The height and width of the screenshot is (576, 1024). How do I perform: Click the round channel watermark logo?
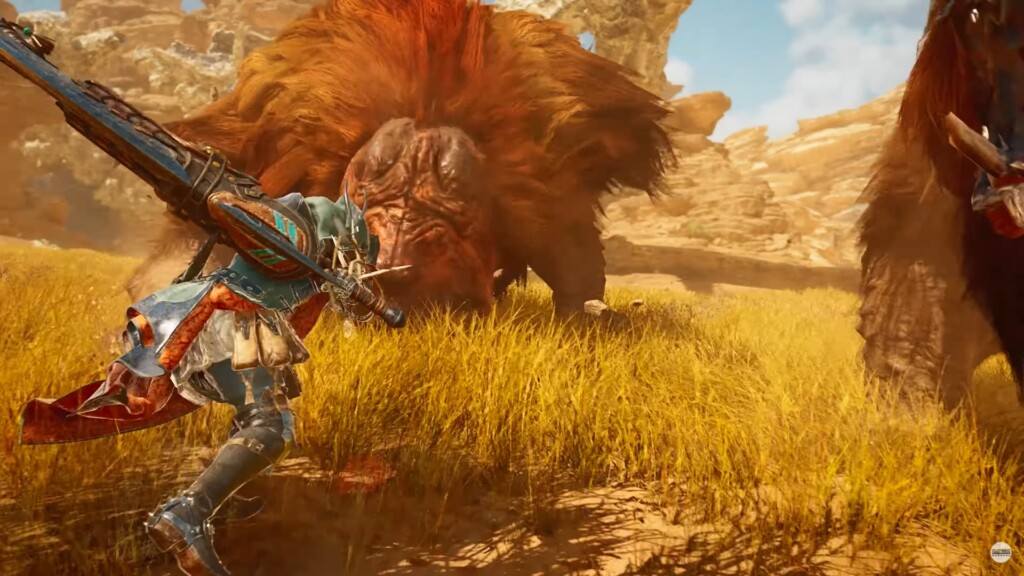[1000, 552]
